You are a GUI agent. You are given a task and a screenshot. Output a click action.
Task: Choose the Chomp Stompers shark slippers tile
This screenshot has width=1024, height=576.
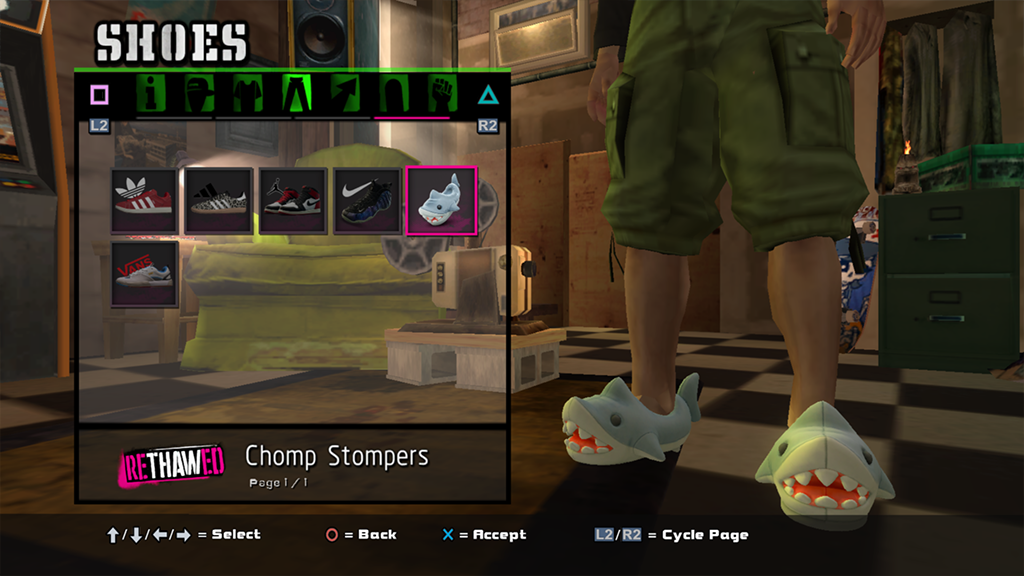click(x=441, y=201)
